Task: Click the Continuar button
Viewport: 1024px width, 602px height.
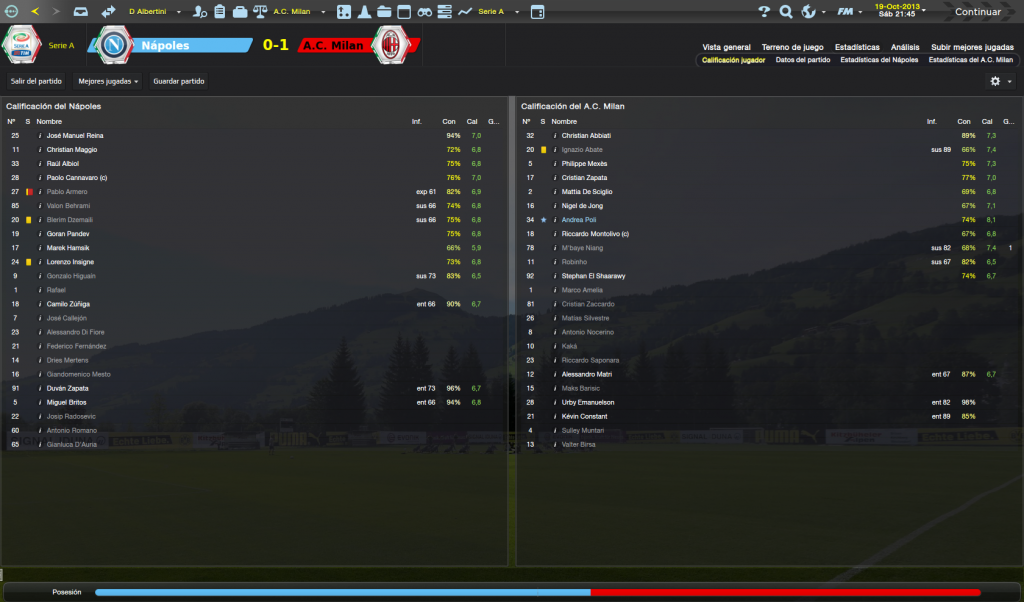Action: point(977,12)
